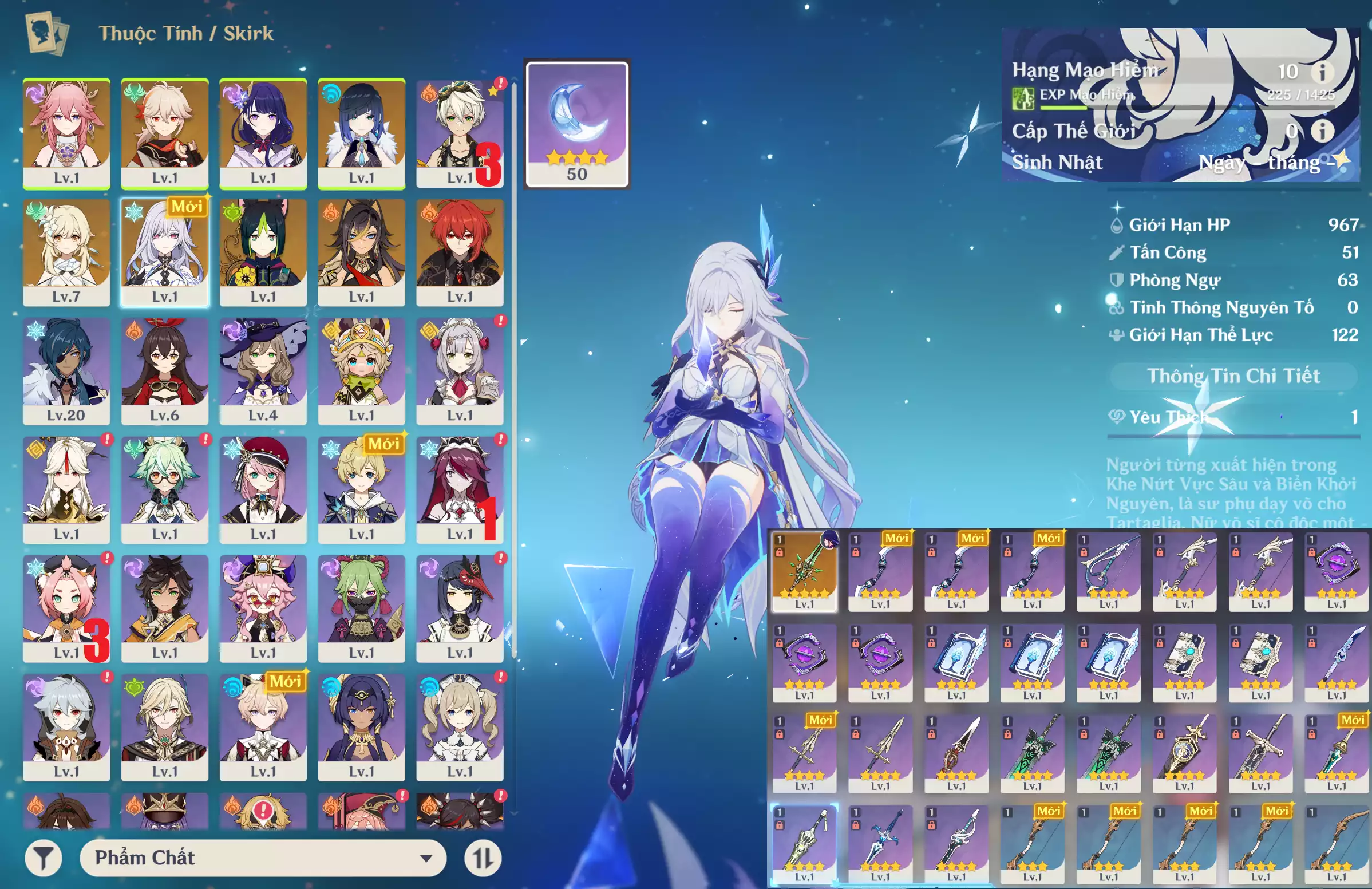1372x889 pixels.
Task: Open Thông Tin Chi Tiết details
Action: 1233,376
